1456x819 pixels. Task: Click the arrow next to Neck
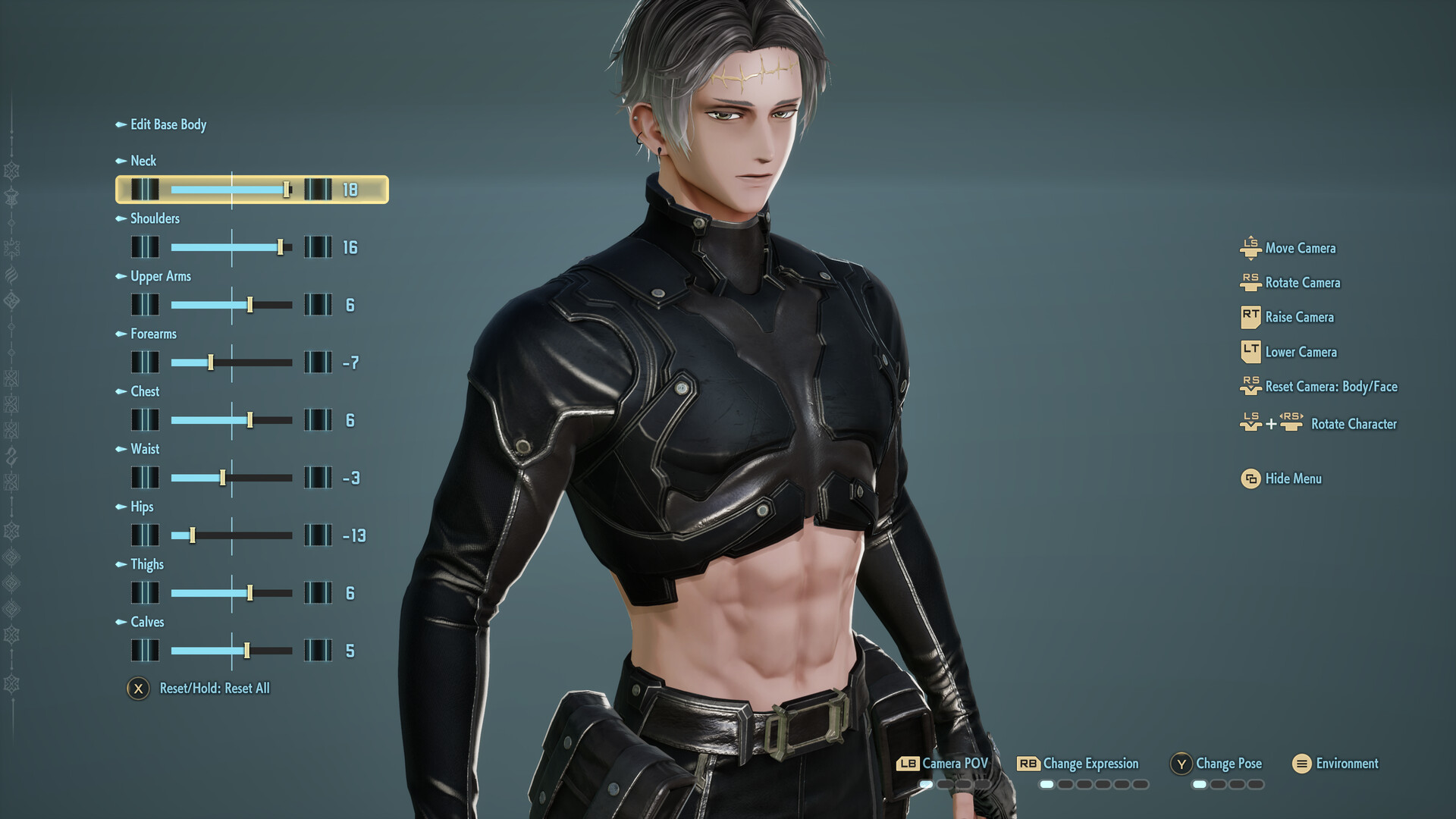[x=122, y=161]
